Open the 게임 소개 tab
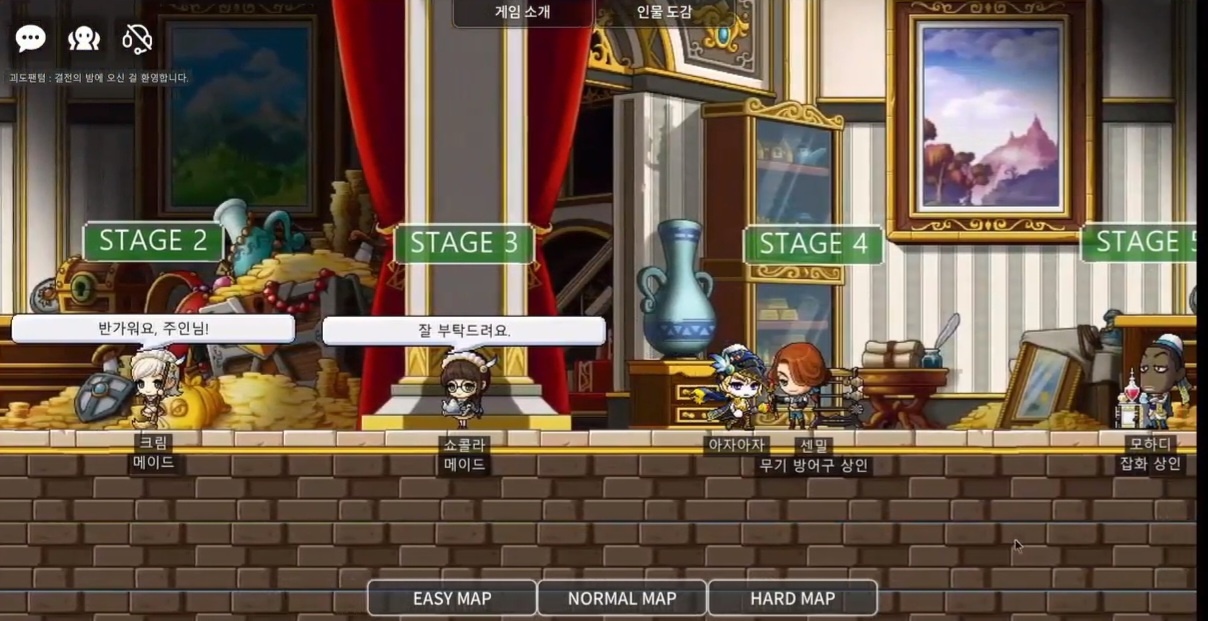 (523, 13)
